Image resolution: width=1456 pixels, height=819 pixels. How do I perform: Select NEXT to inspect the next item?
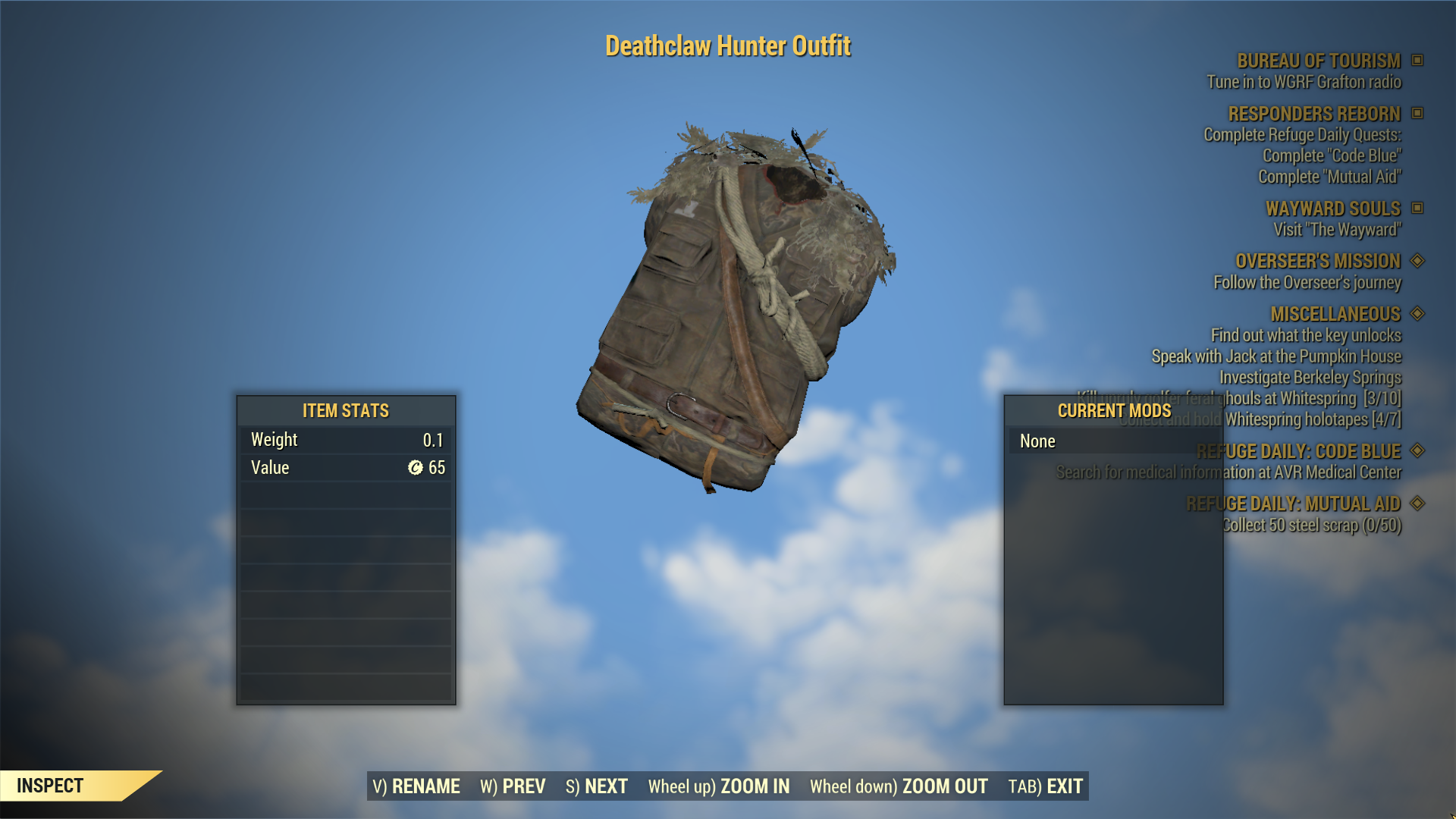pyautogui.click(x=597, y=786)
